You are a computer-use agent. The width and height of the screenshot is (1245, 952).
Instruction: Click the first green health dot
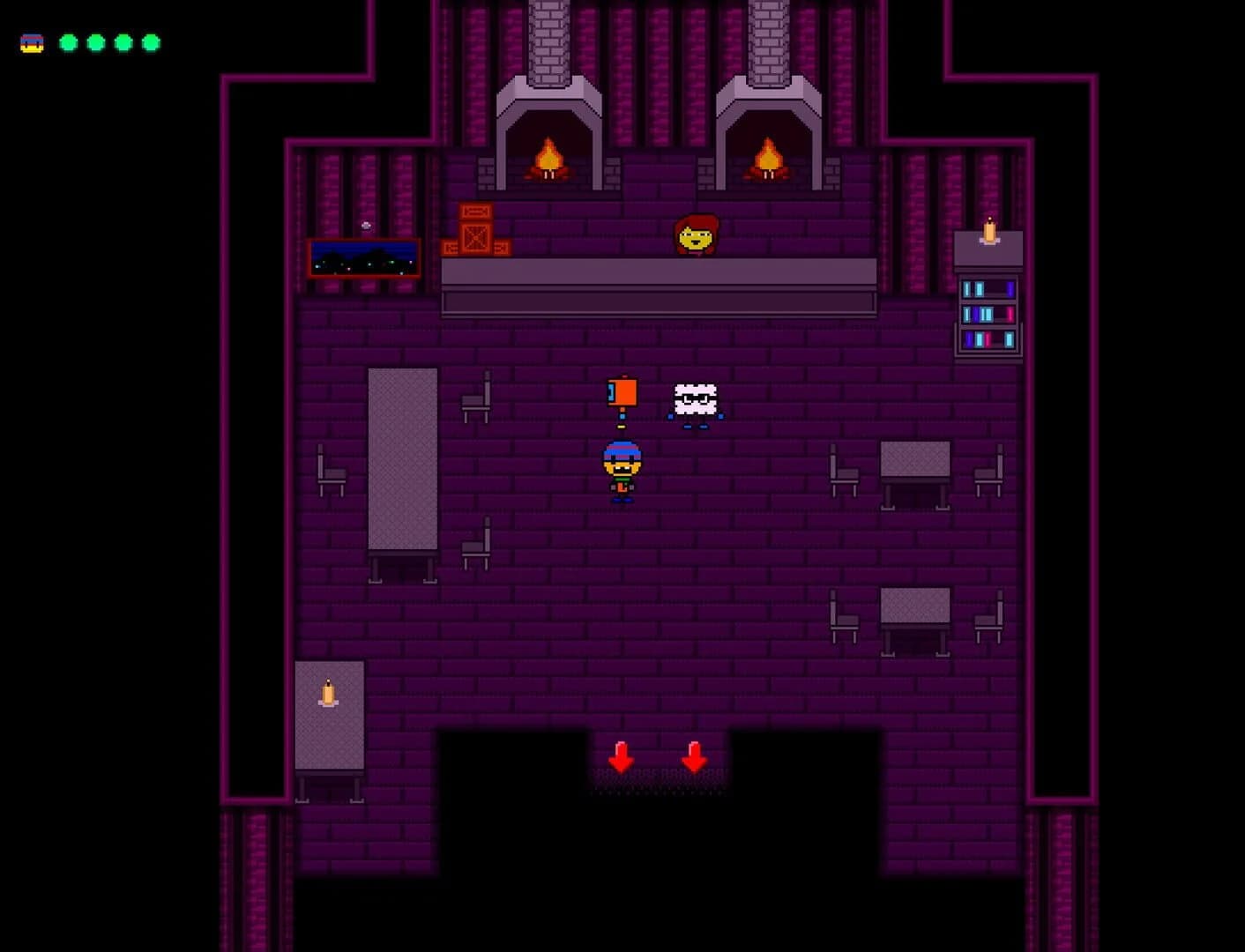(68, 41)
